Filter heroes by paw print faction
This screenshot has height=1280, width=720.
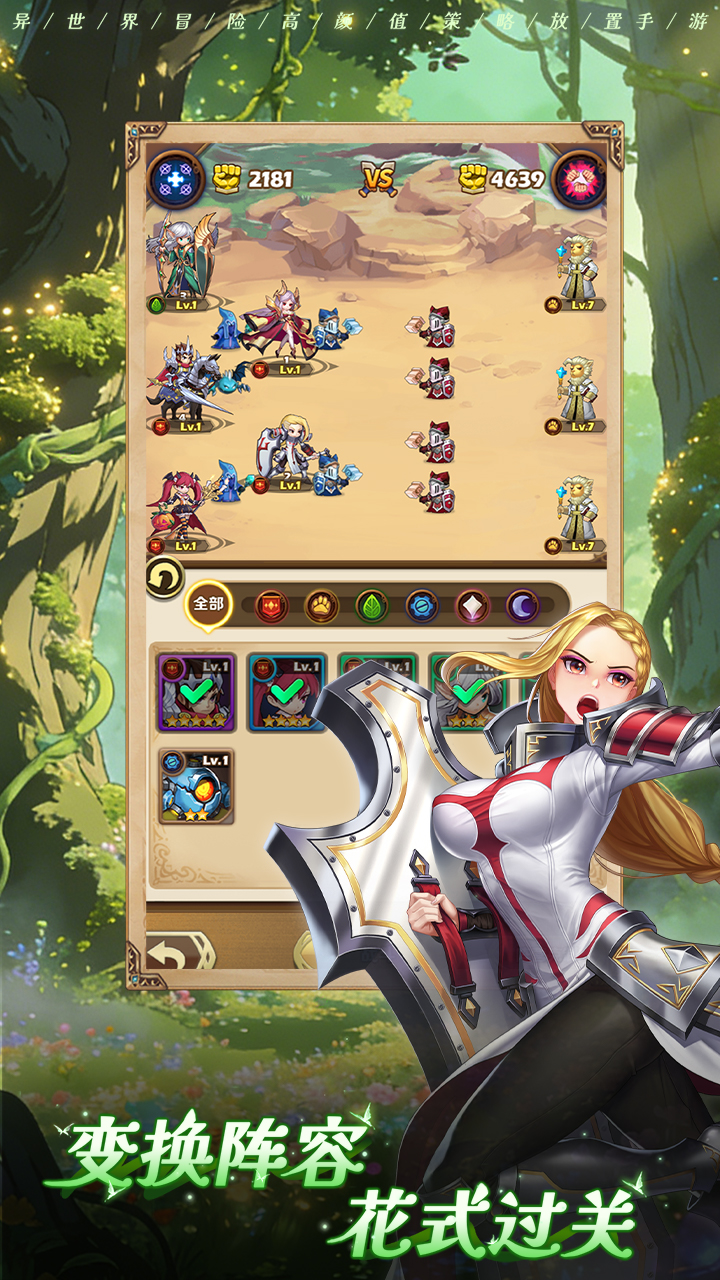[321, 606]
